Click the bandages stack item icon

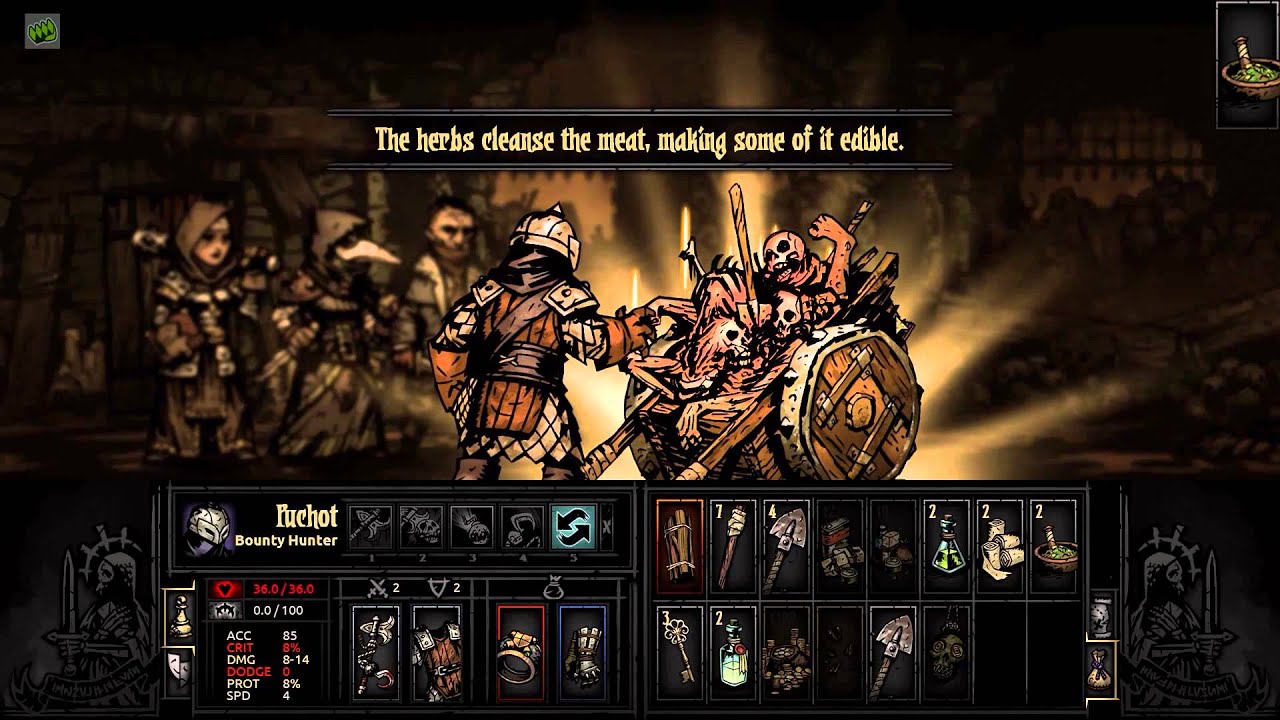pos(998,545)
